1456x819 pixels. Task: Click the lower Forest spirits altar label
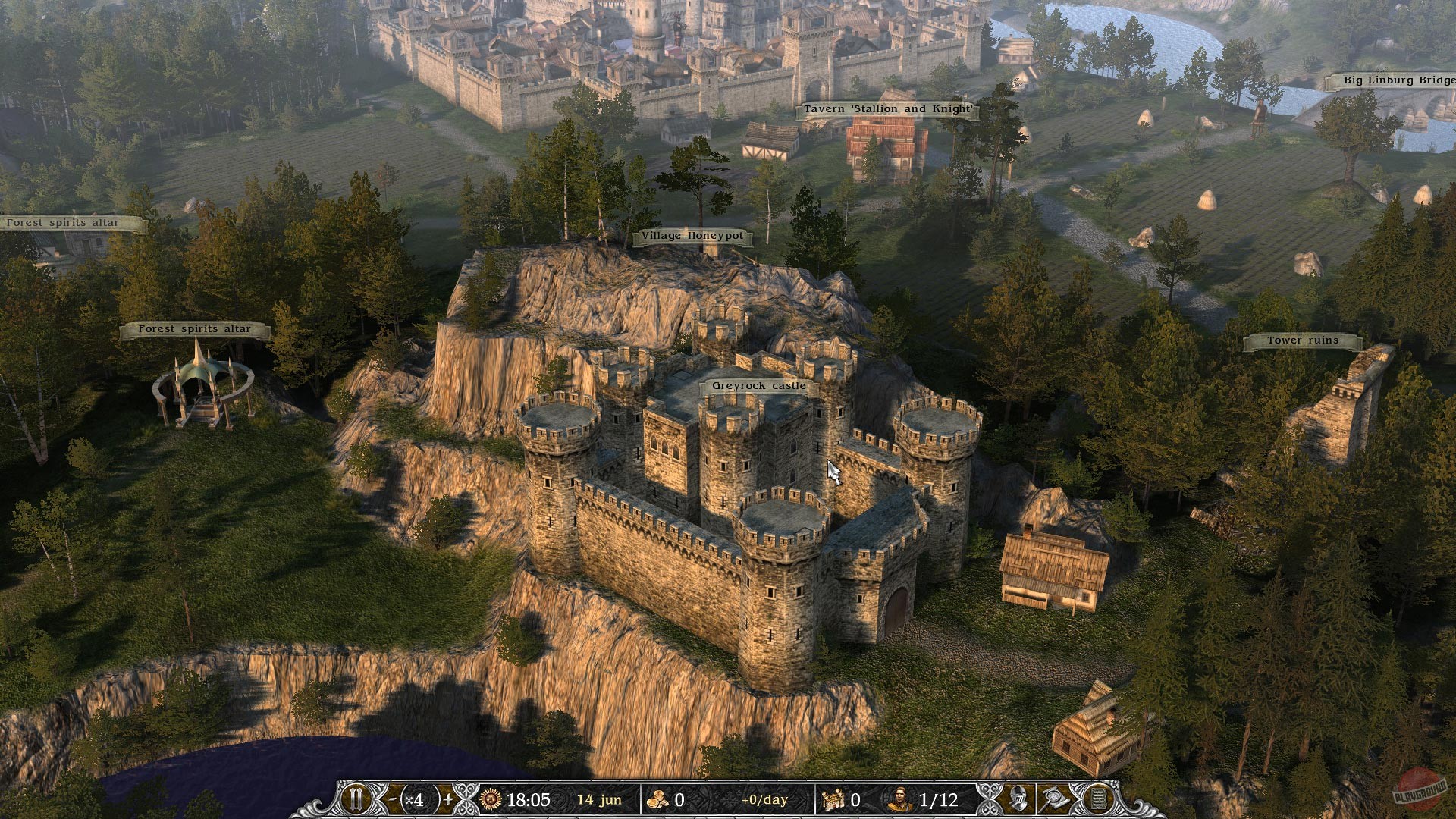(x=195, y=329)
